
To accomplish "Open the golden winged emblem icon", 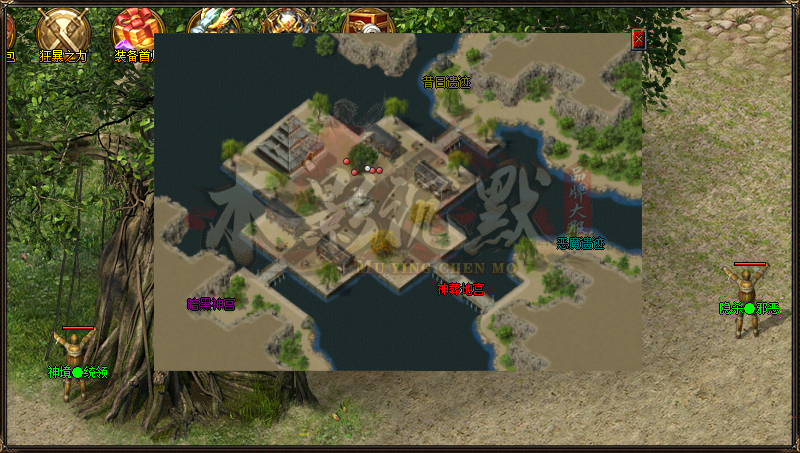I will (289, 22).
